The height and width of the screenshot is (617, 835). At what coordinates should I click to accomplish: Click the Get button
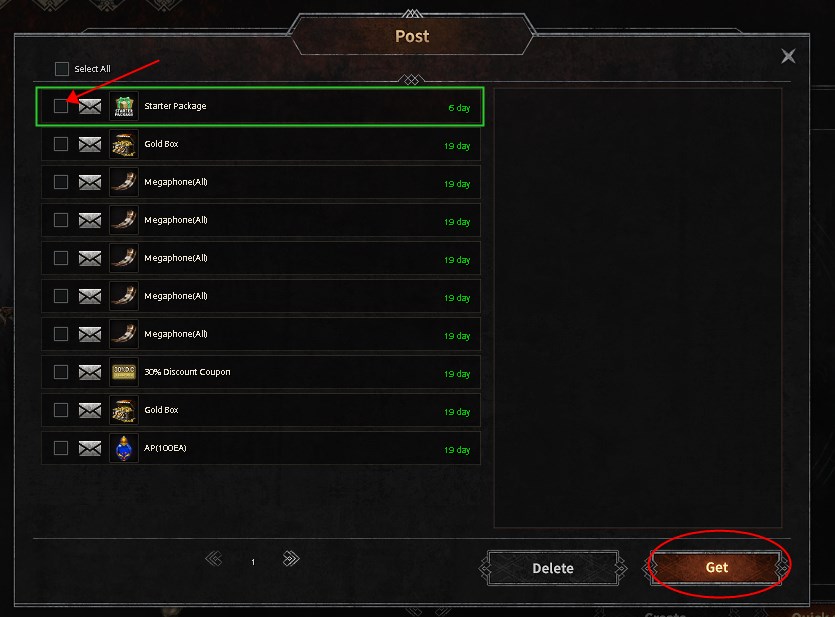pyautogui.click(x=717, y=567)
